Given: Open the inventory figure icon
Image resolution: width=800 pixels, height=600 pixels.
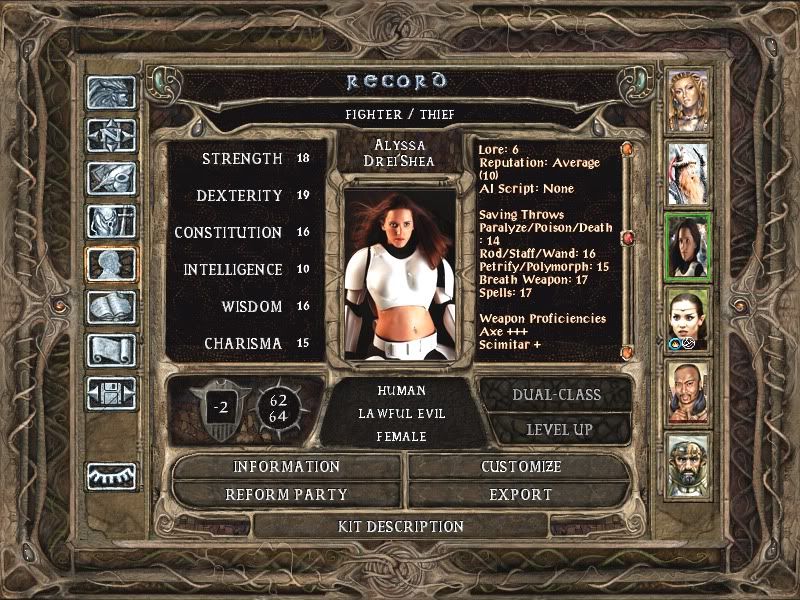Looking at the screenshot, I should [111, 221].
